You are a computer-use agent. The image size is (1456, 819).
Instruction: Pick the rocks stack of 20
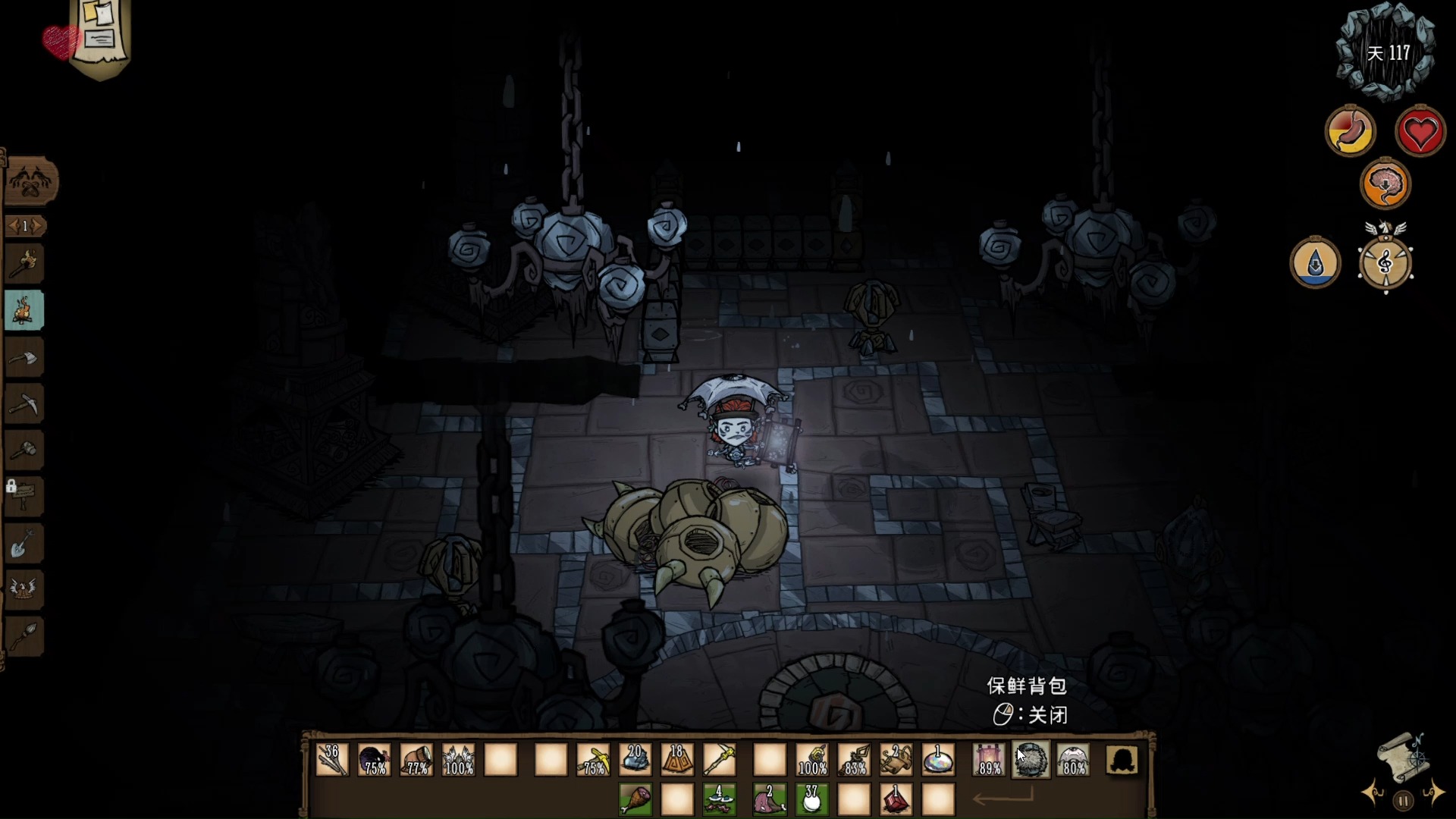pyautogui.click(x=635, y=759)
